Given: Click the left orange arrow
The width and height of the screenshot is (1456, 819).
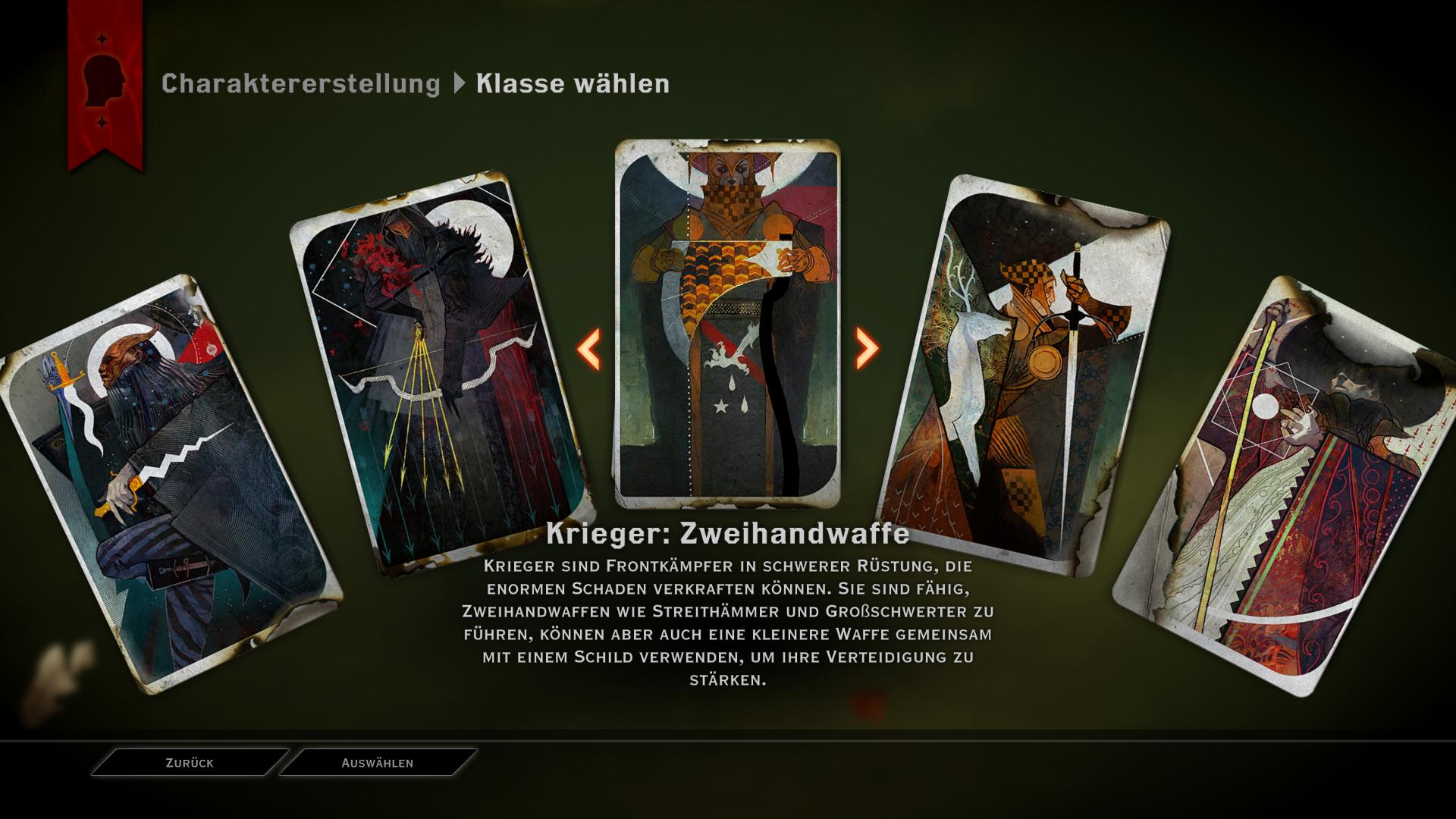Looking at the screenshot, I should [x=589, y=349].
